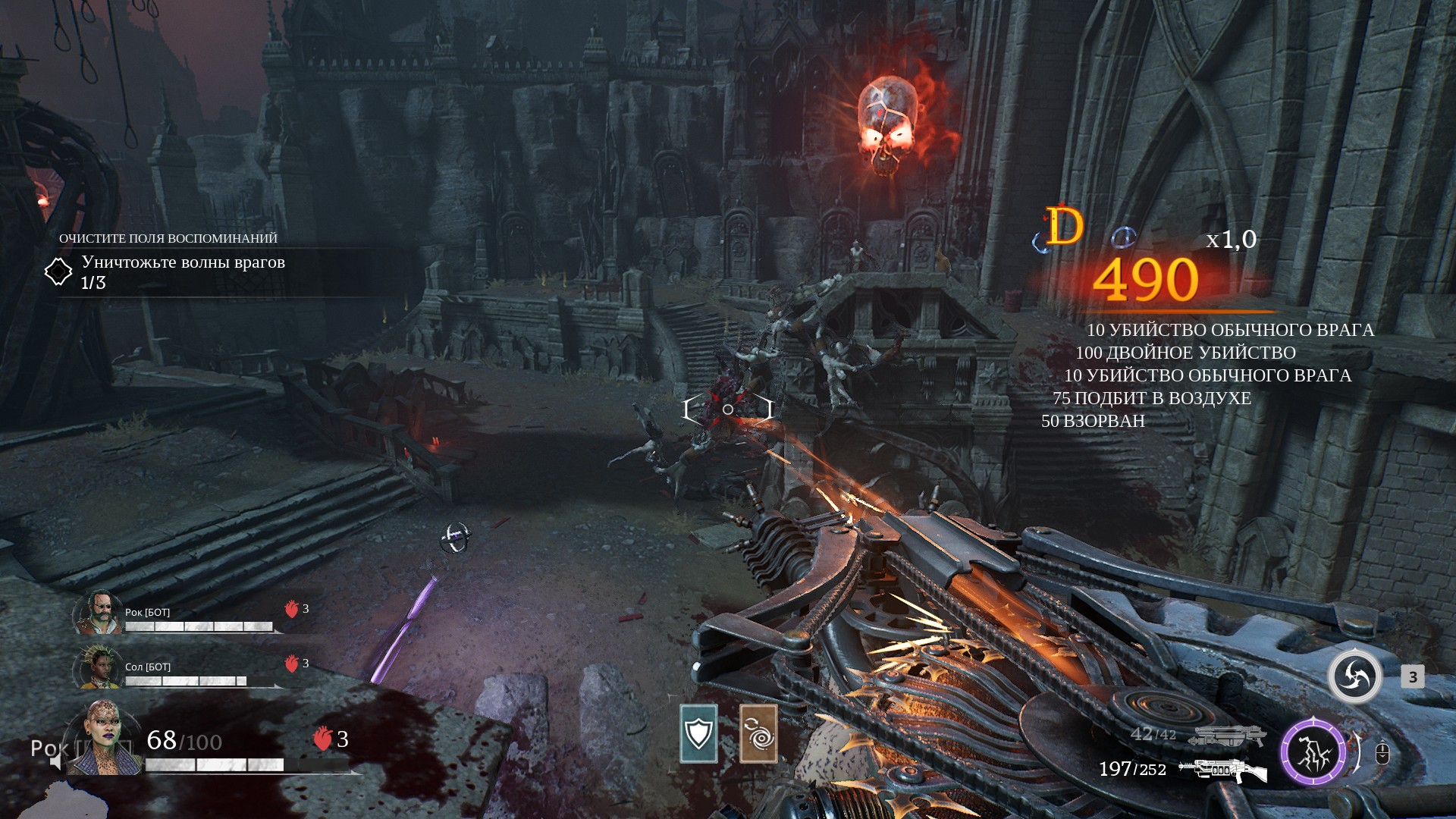Click the D style rank letter
1456x819 pixels.
(1065, 227)
